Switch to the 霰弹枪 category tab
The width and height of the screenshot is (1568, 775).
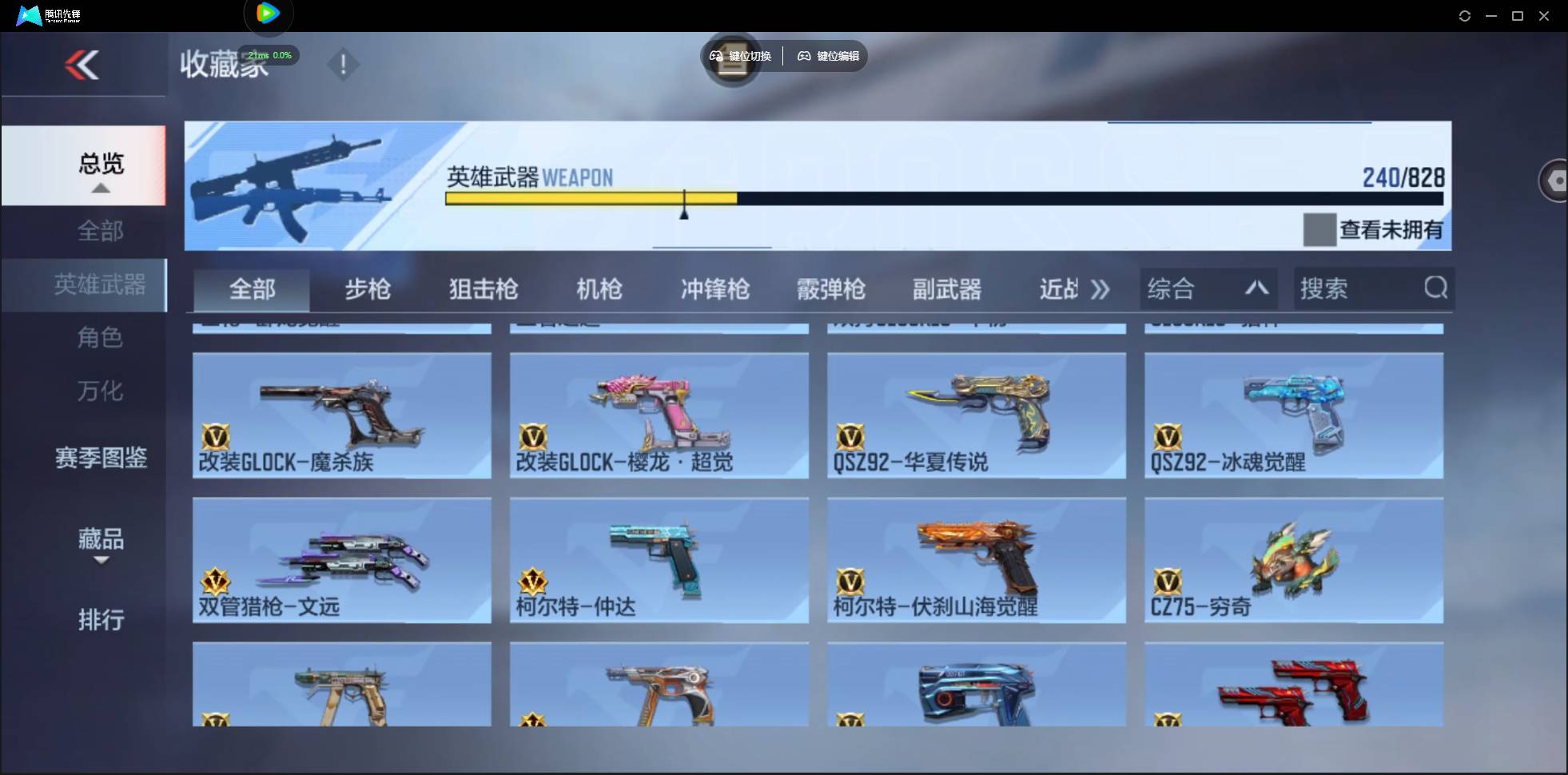[831, 289]
